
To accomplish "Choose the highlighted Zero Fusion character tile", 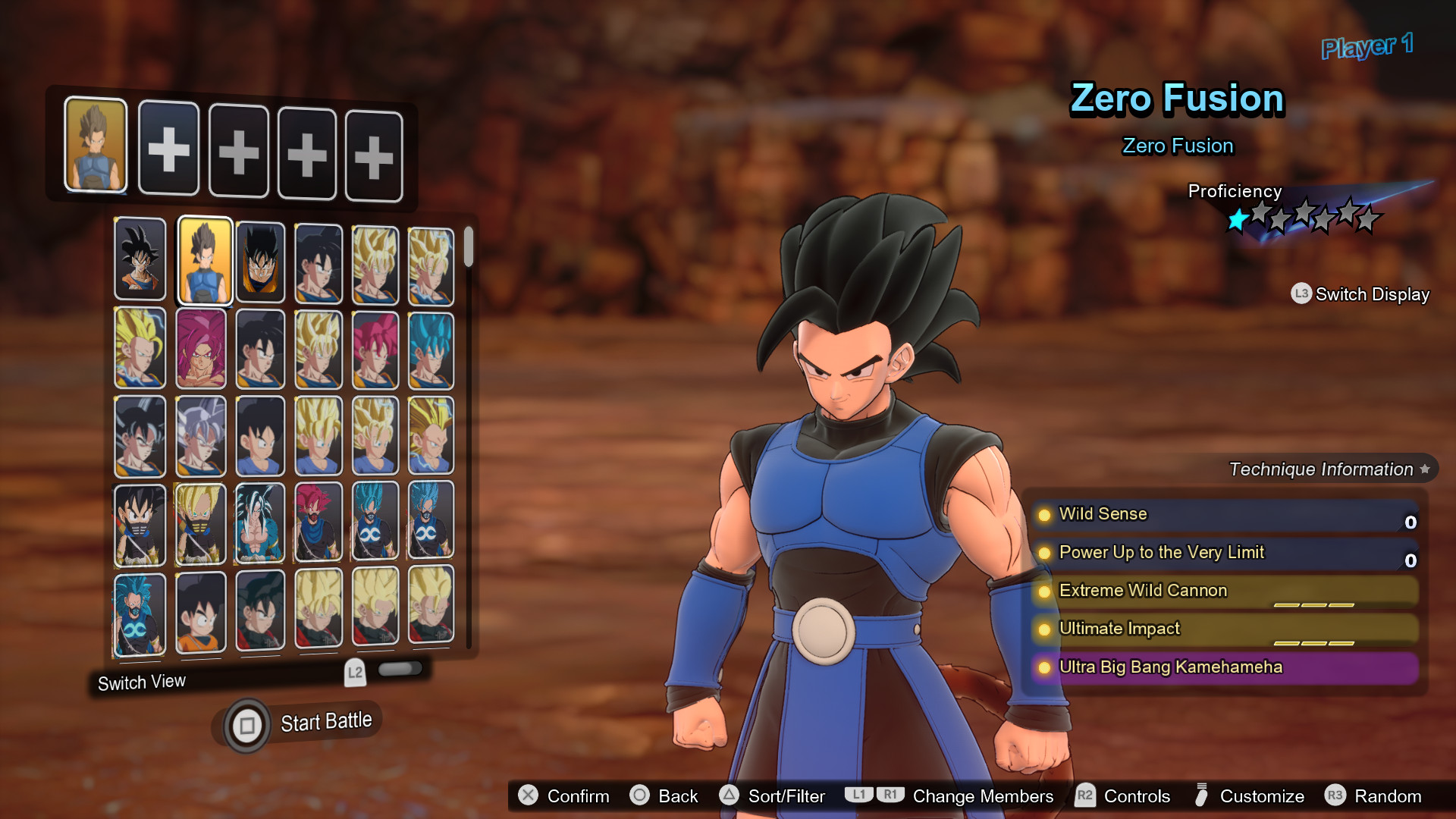I will pyautogui.click(x=204, y=261).
